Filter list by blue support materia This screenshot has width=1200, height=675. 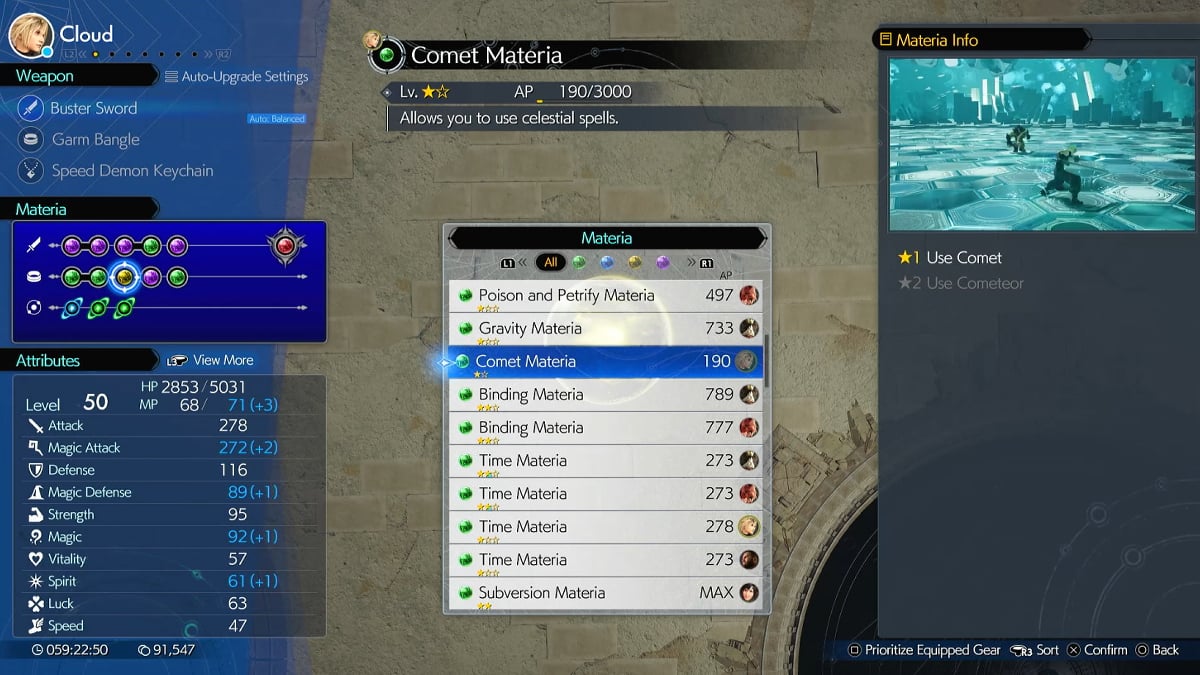(x=606, y=263)
